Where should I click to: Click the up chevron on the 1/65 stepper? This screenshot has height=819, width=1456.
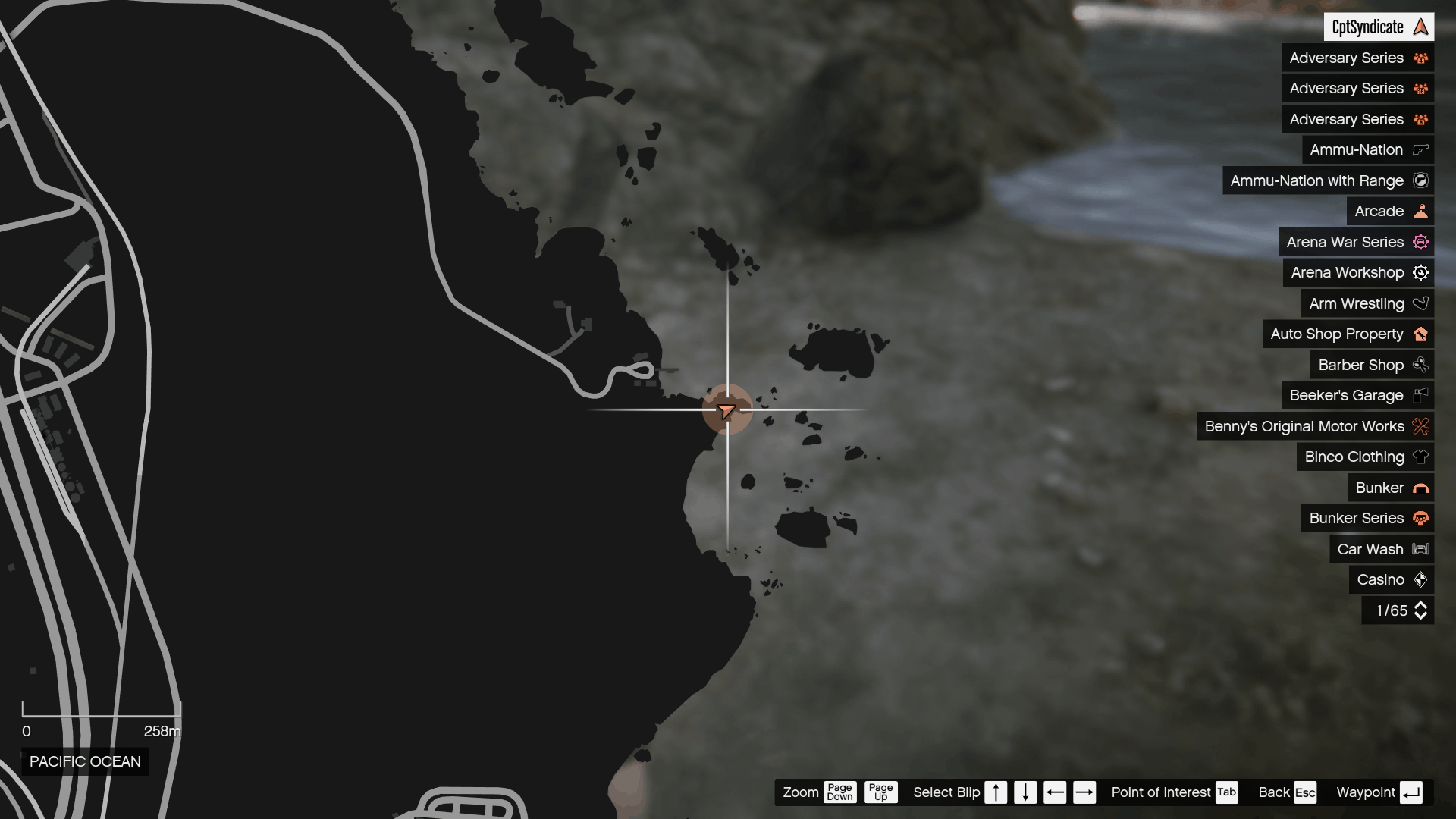[1421, 605]
